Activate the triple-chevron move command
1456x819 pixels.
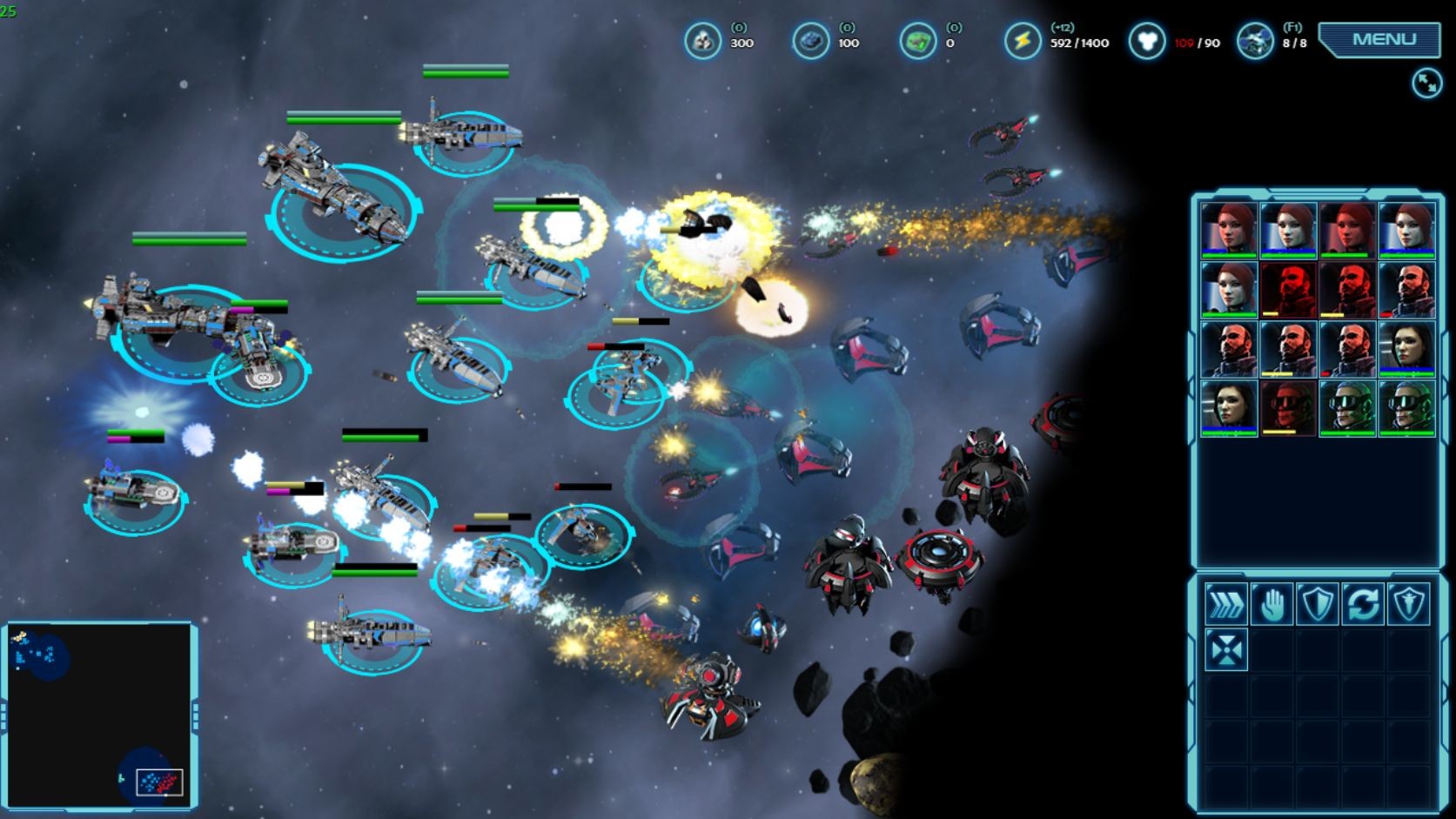(x=1225, y=604)
